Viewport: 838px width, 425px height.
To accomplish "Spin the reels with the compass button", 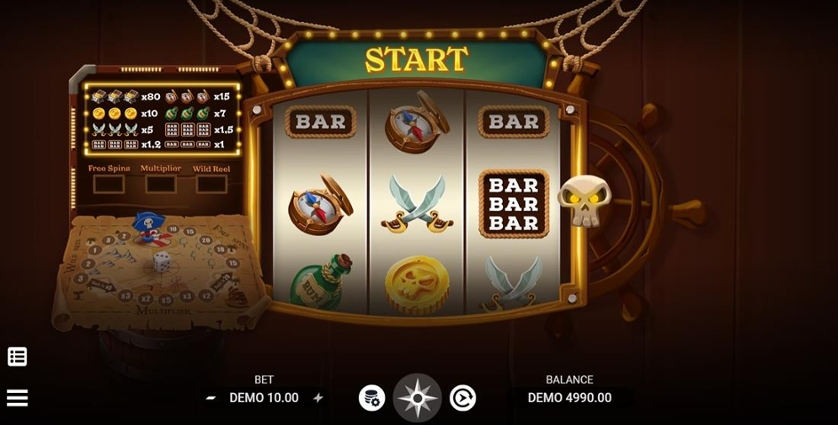I will click(417, 398).
